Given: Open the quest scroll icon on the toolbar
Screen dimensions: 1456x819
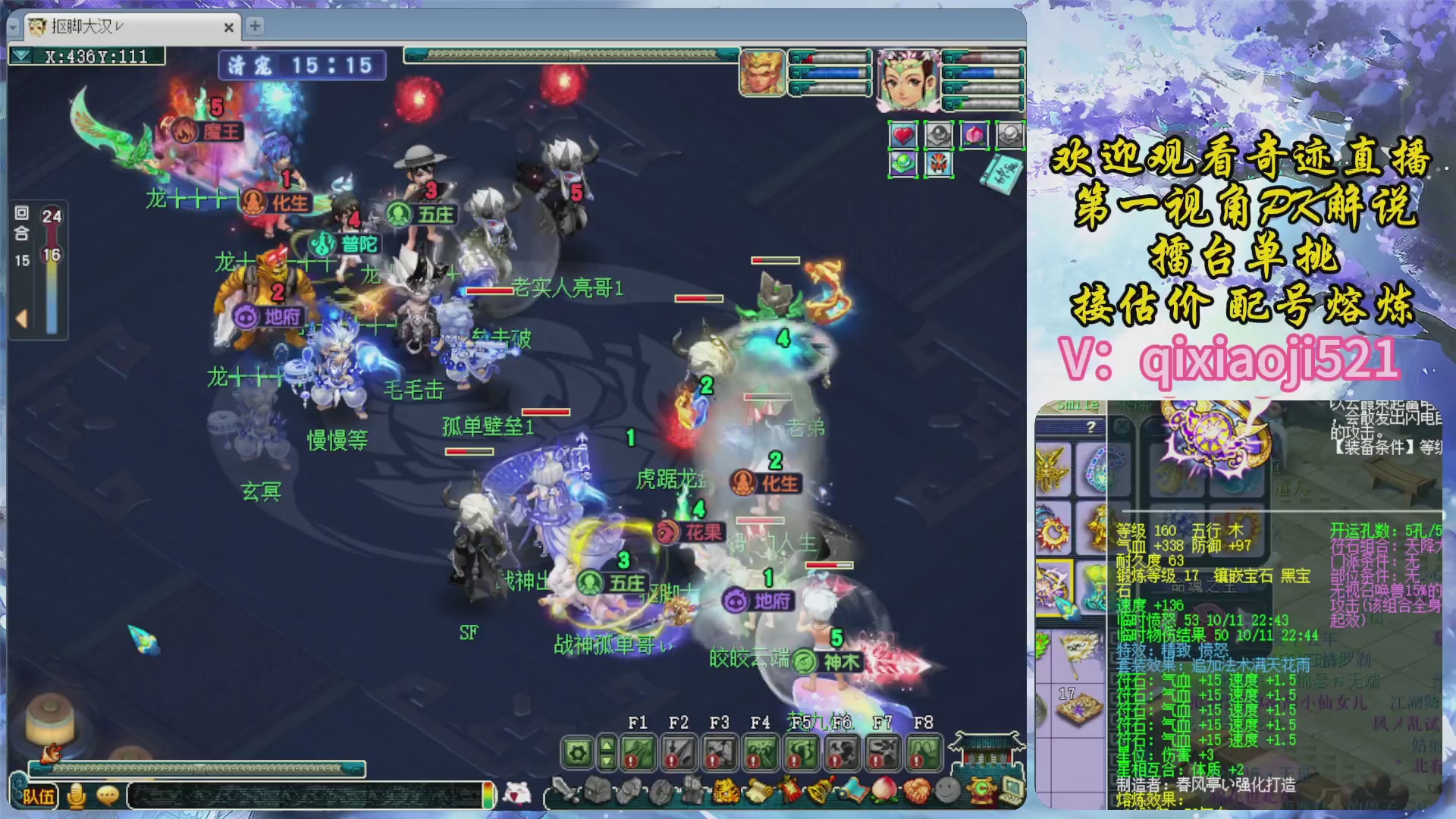Looking at the screenshot, I should (x=759, y=793).
